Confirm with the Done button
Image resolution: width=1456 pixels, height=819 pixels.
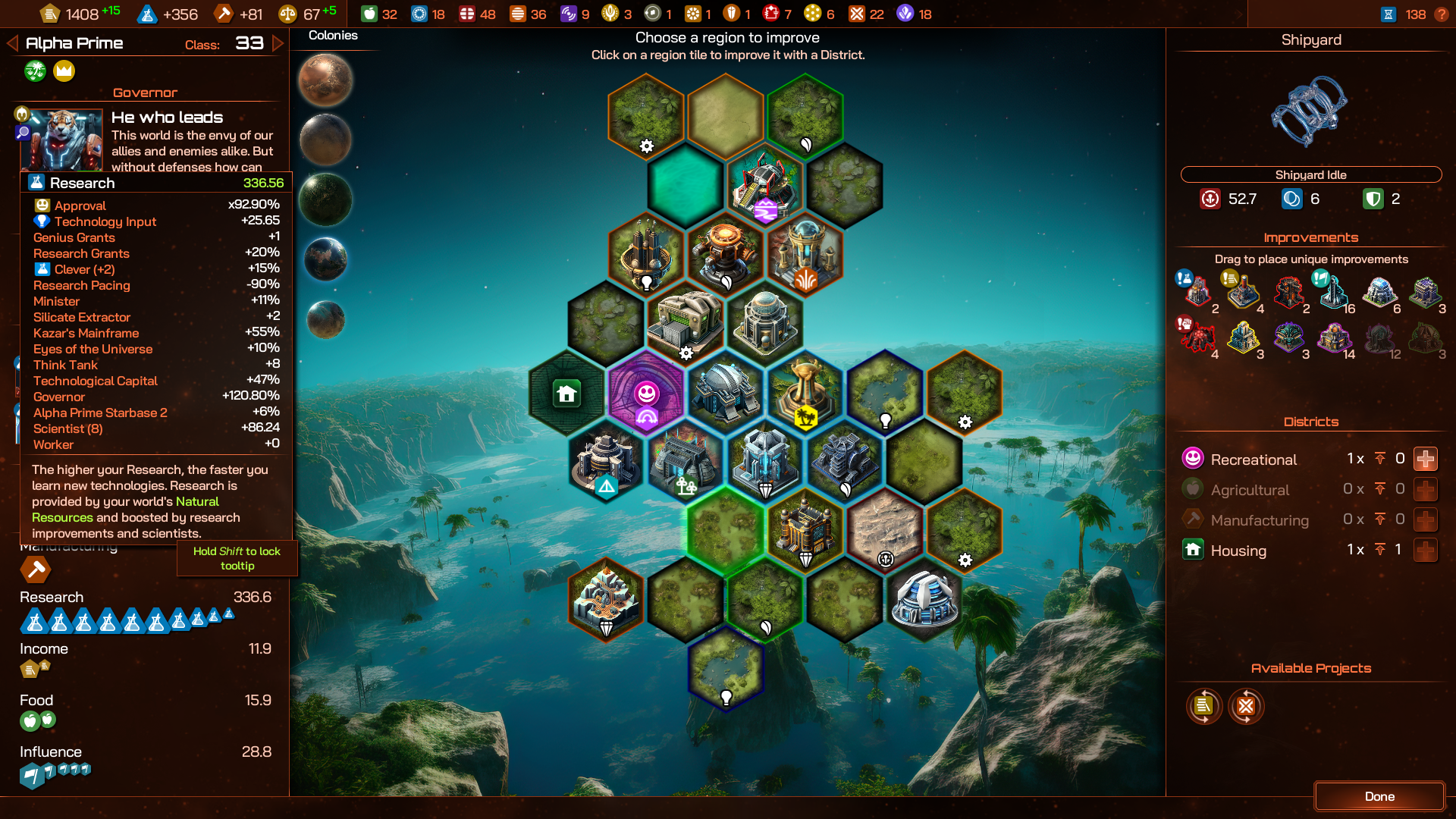[x=1379, y=796]
